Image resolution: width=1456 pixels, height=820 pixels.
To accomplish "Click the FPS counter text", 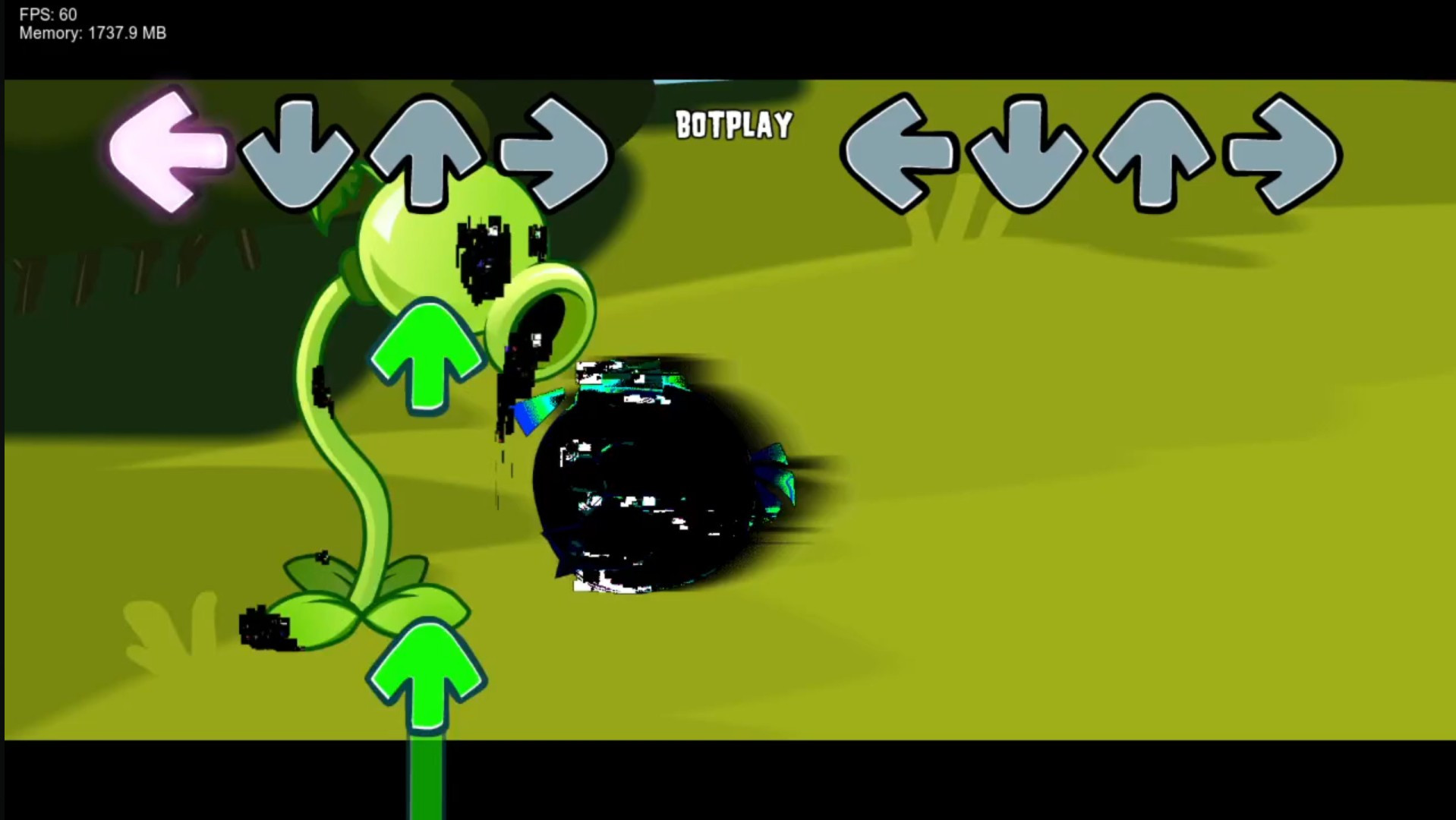I will point(47,14).
